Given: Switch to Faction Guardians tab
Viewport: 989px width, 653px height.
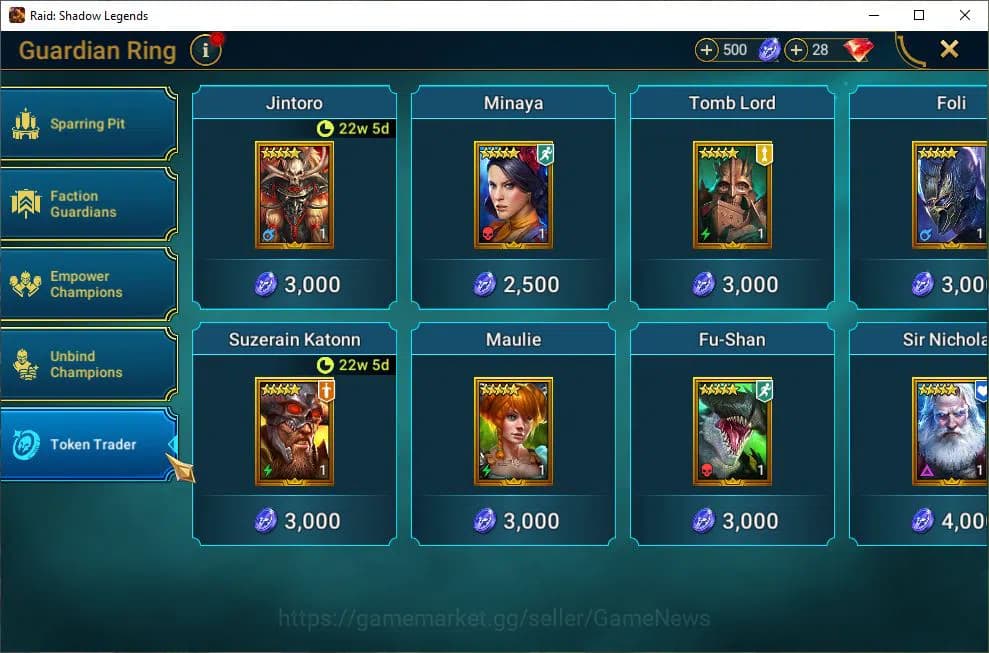Looking at the screenshot, I should 88,204.
